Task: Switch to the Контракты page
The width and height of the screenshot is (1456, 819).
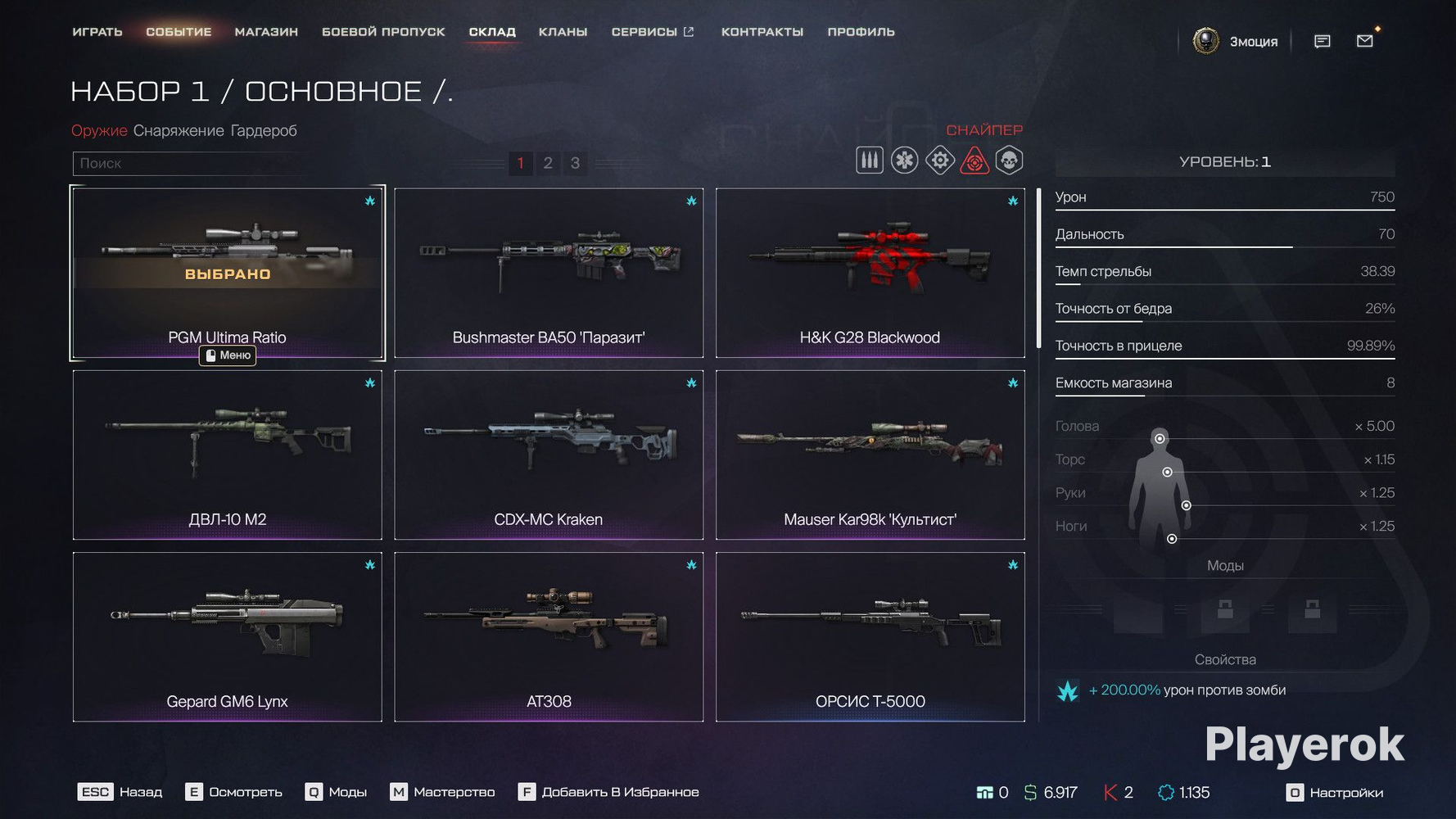Action: 762,32
